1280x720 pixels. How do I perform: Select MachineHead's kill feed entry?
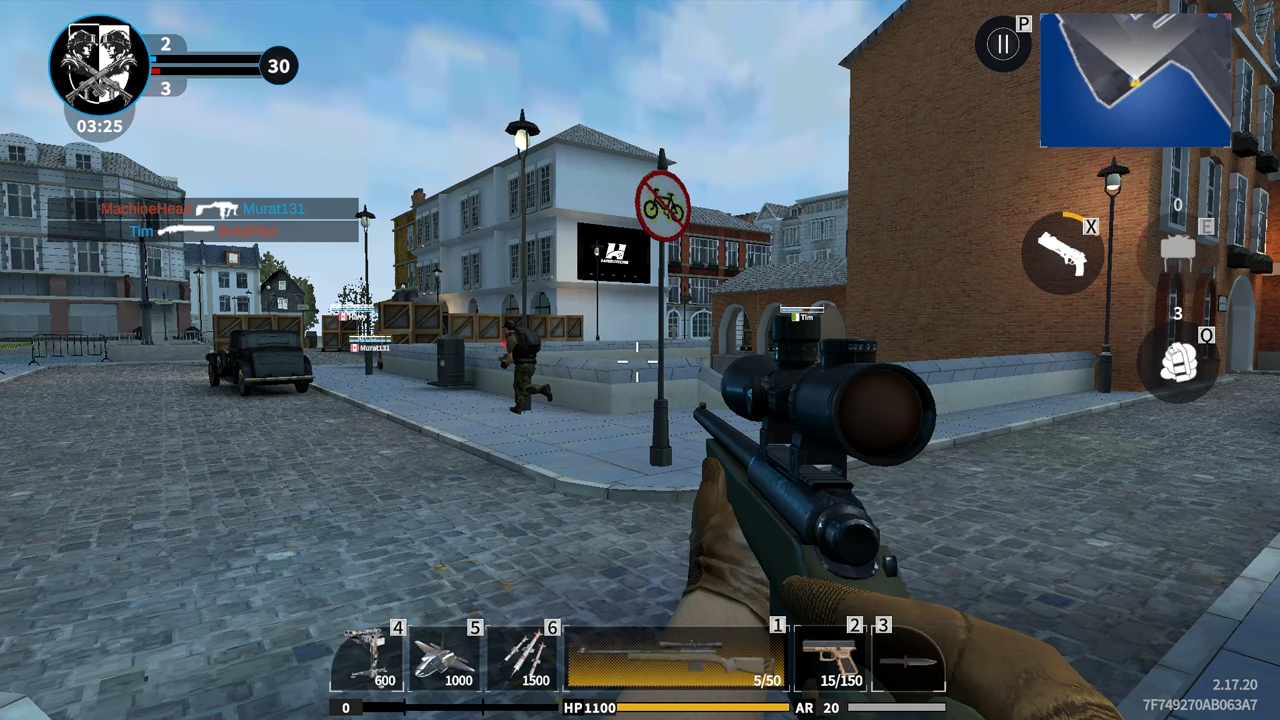click(145, 209)
